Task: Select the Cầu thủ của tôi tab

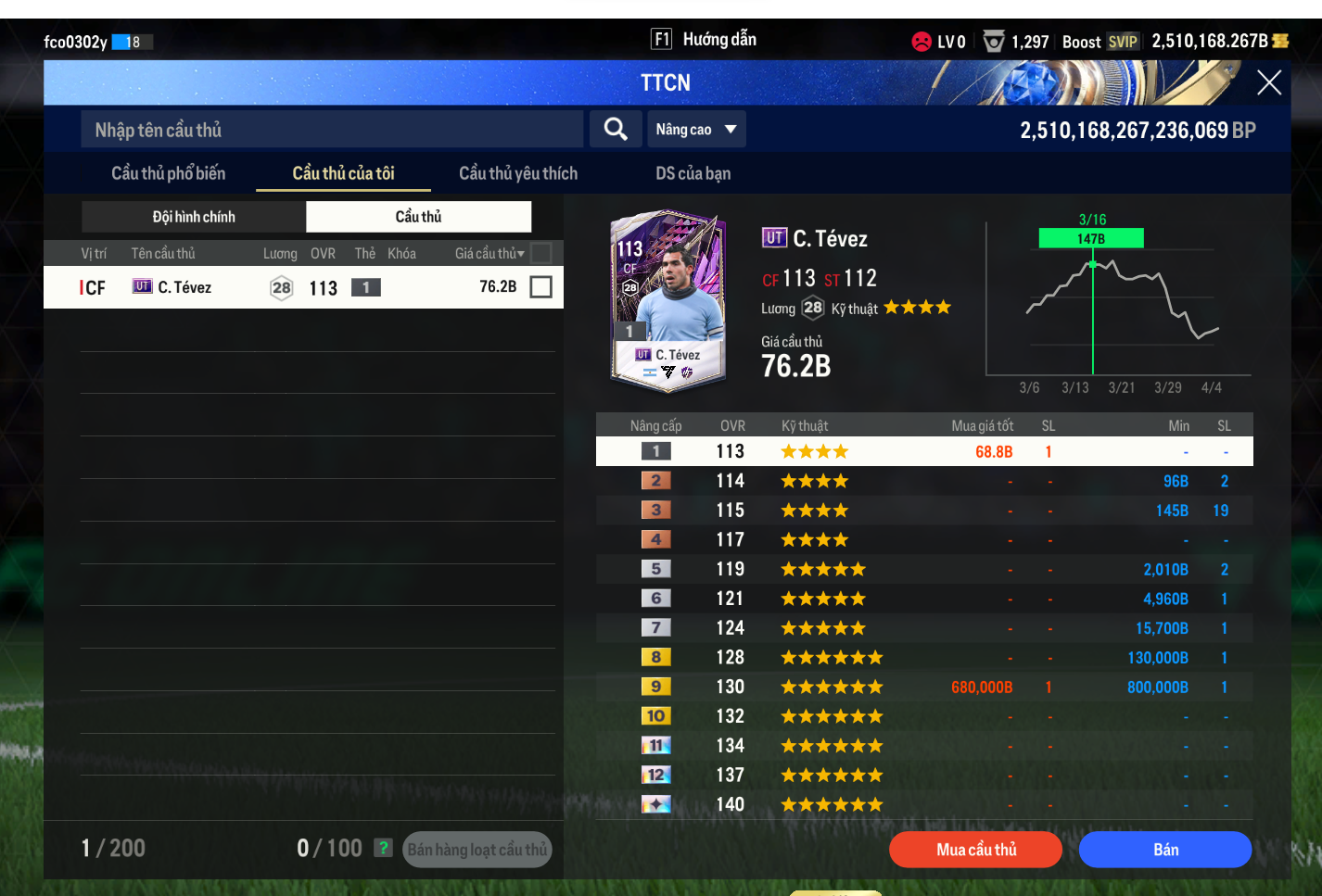Action: (343, 173)
